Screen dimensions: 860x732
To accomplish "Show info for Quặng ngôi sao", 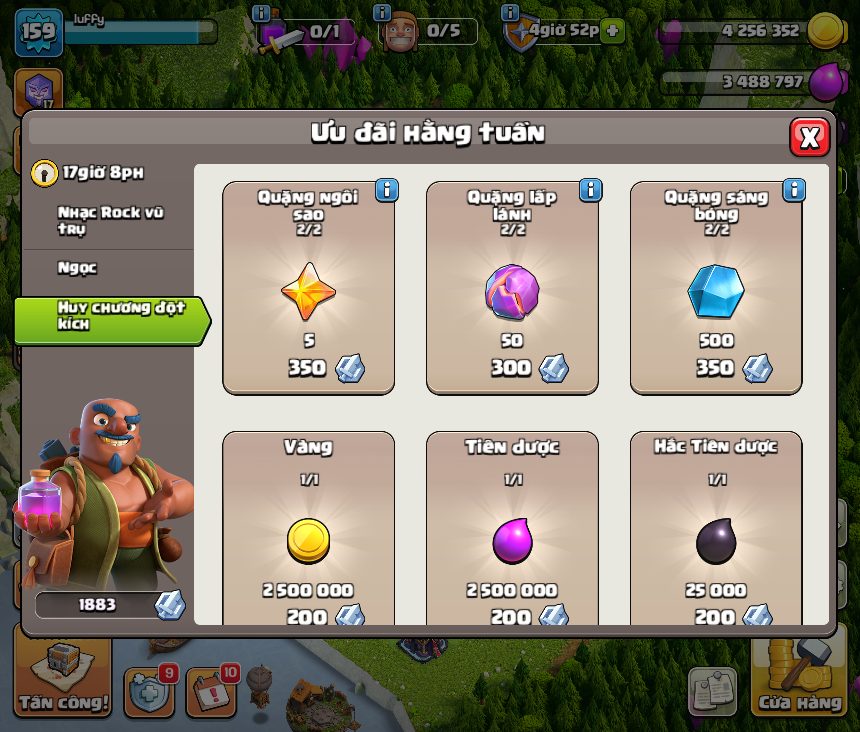I will click(386, 190).
